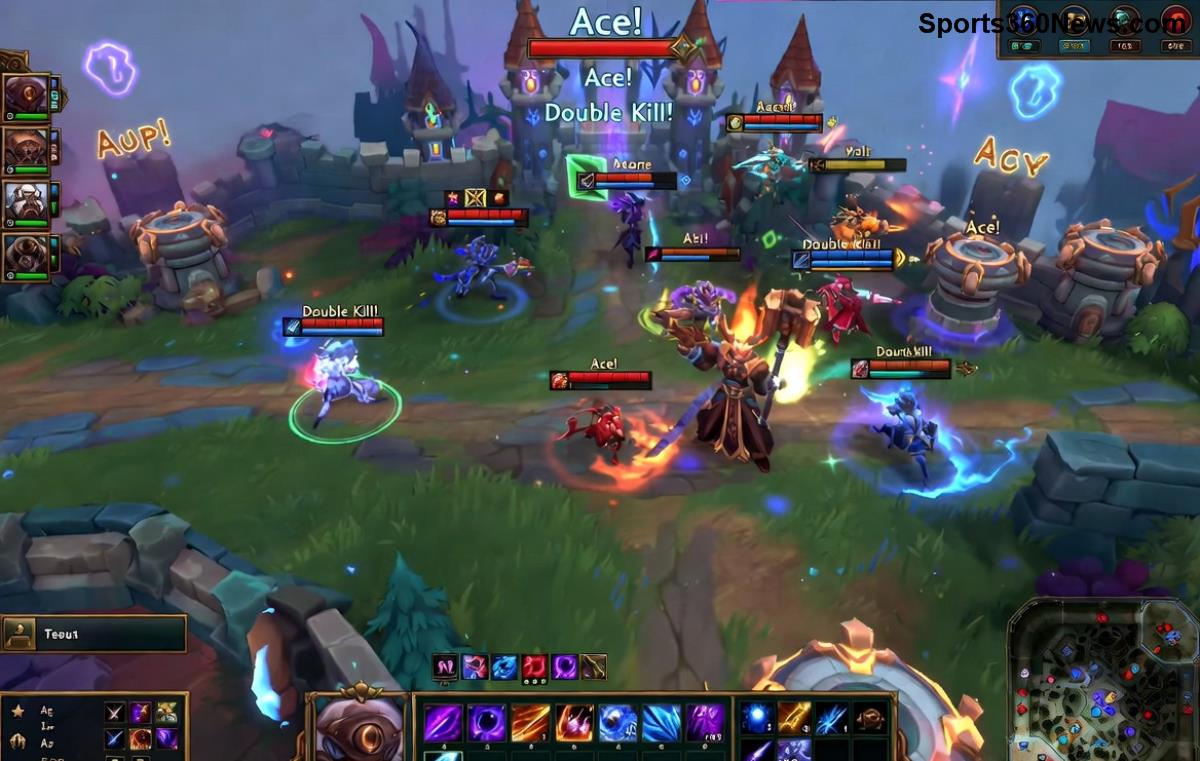Select the one-eyed helmet champion portrait at bottom

pos(359,727)
